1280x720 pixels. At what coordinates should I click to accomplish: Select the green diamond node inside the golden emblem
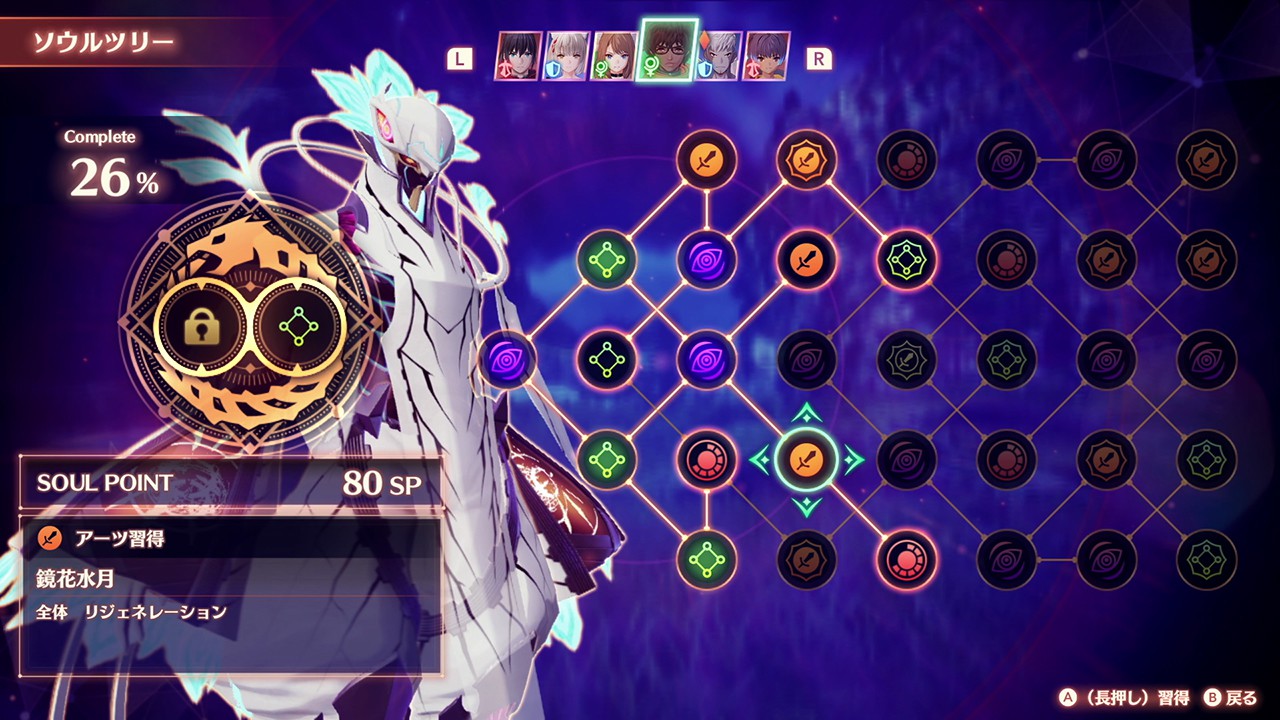click(x=298, y=327)
